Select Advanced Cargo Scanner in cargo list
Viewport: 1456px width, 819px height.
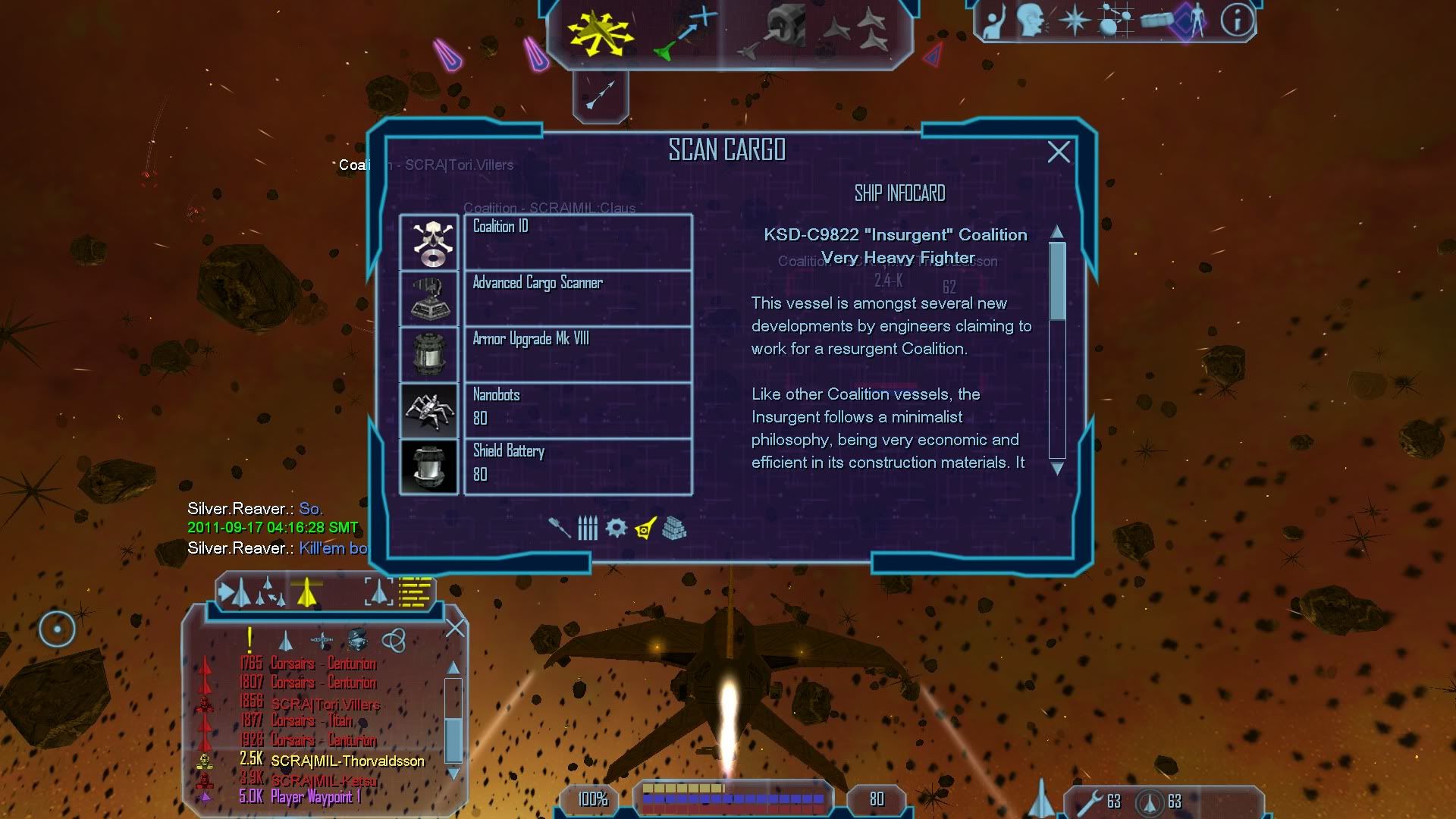coord(577,298)
